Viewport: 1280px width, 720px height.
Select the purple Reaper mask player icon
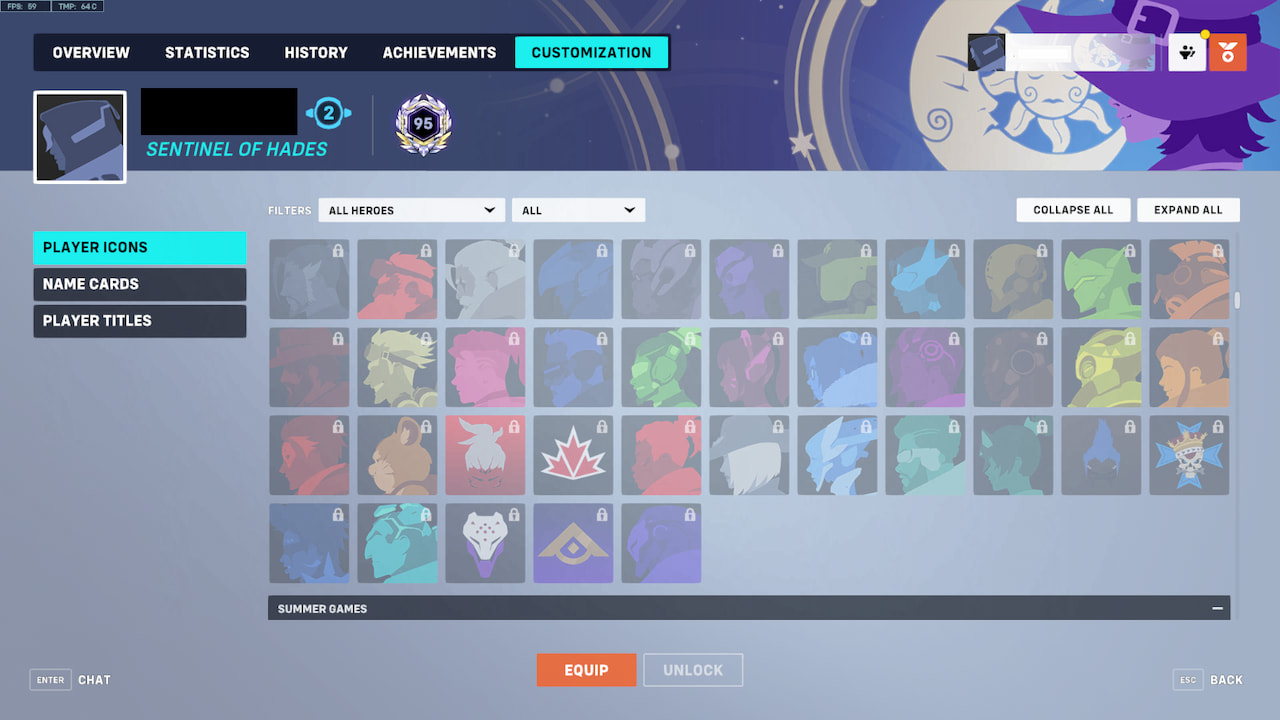click(x=485, y=543)
